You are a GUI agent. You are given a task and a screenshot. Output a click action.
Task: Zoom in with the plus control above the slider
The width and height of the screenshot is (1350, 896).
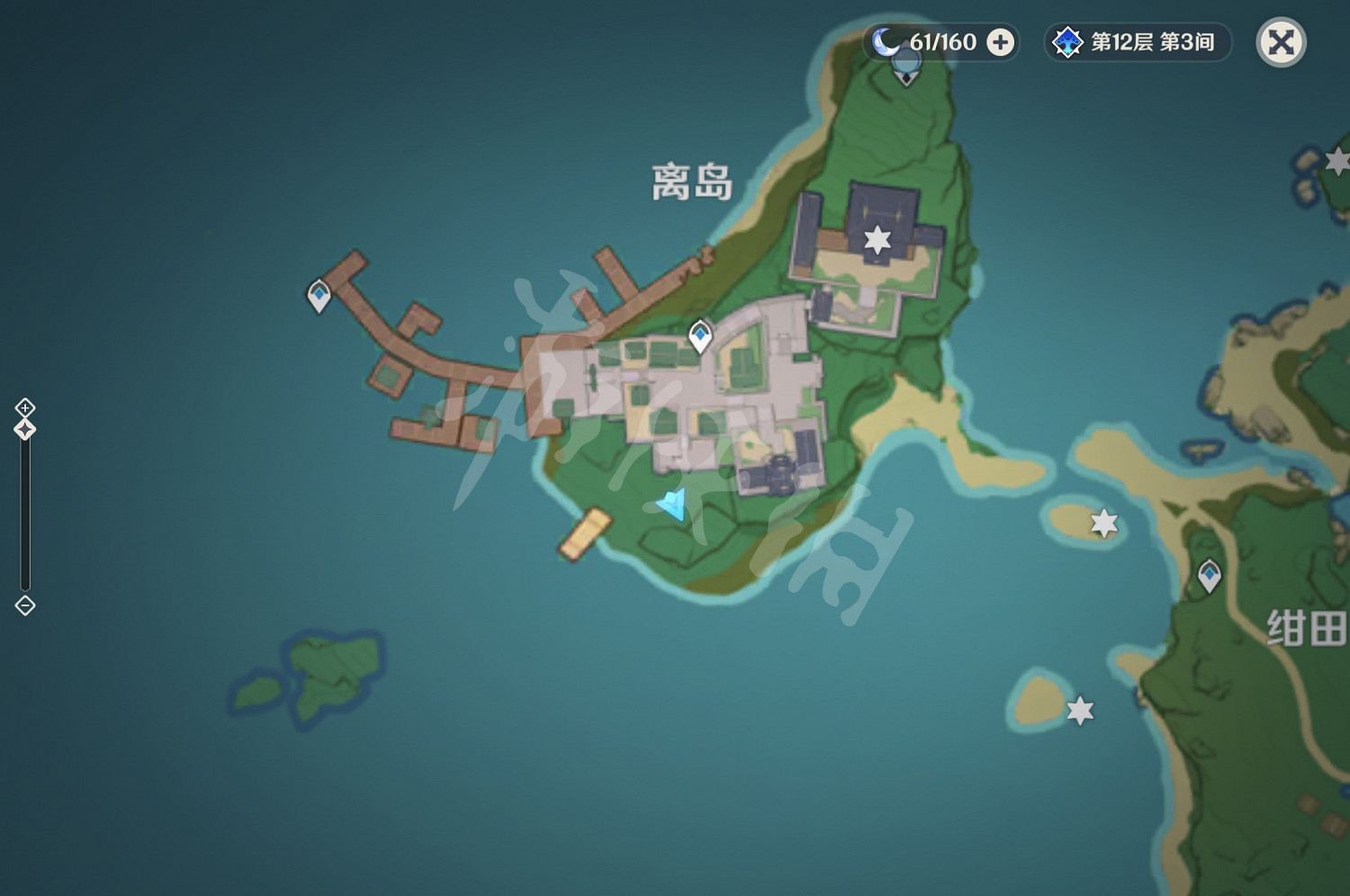[x=24, y=407]
